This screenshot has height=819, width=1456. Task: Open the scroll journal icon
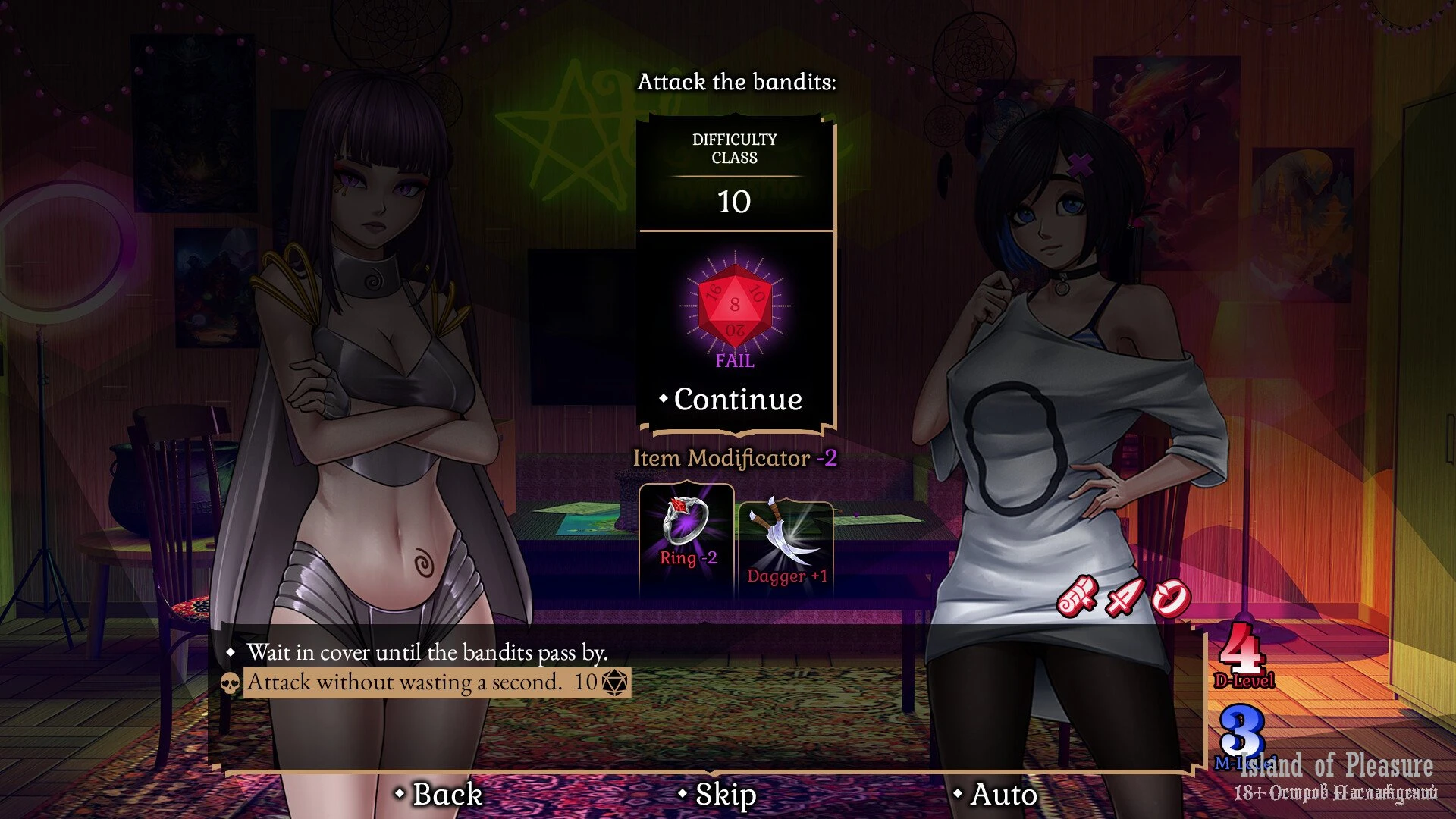coord(1077,595)
